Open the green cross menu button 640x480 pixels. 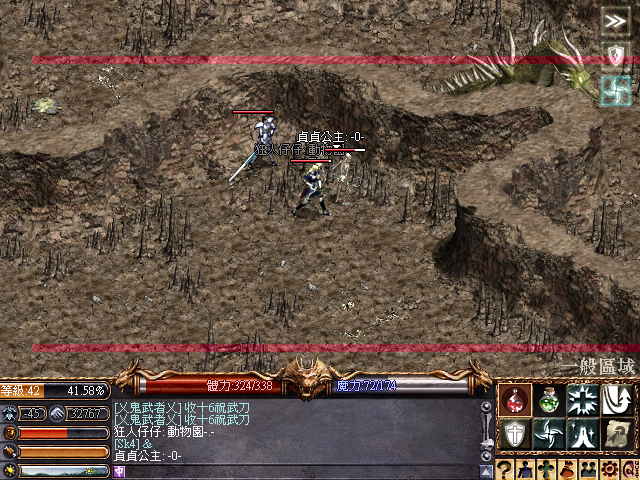coord(546,470)
